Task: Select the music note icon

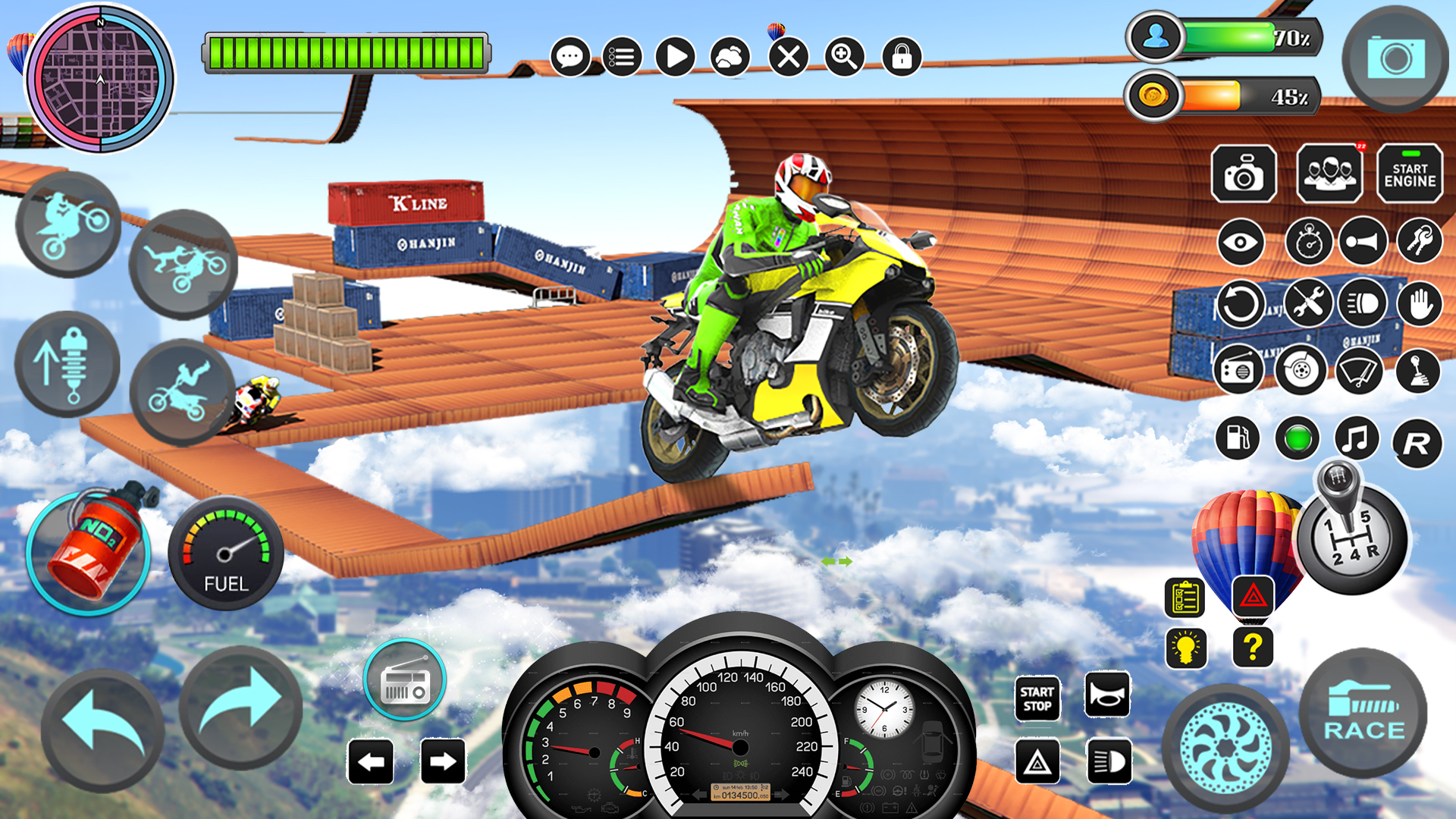Action: (x=1355, y=438)
